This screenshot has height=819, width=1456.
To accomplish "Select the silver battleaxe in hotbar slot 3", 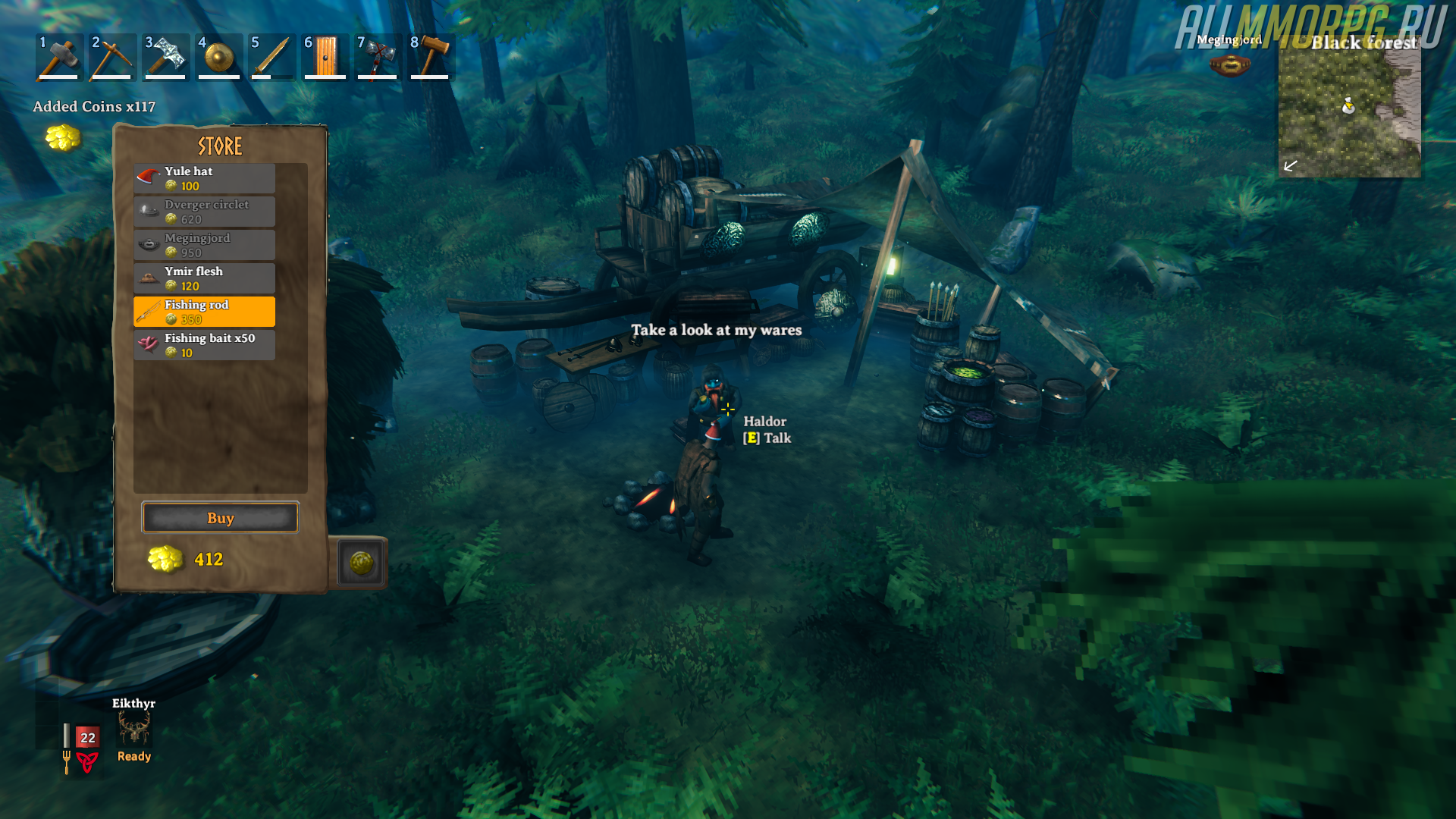I will click(x=165, y=57).
